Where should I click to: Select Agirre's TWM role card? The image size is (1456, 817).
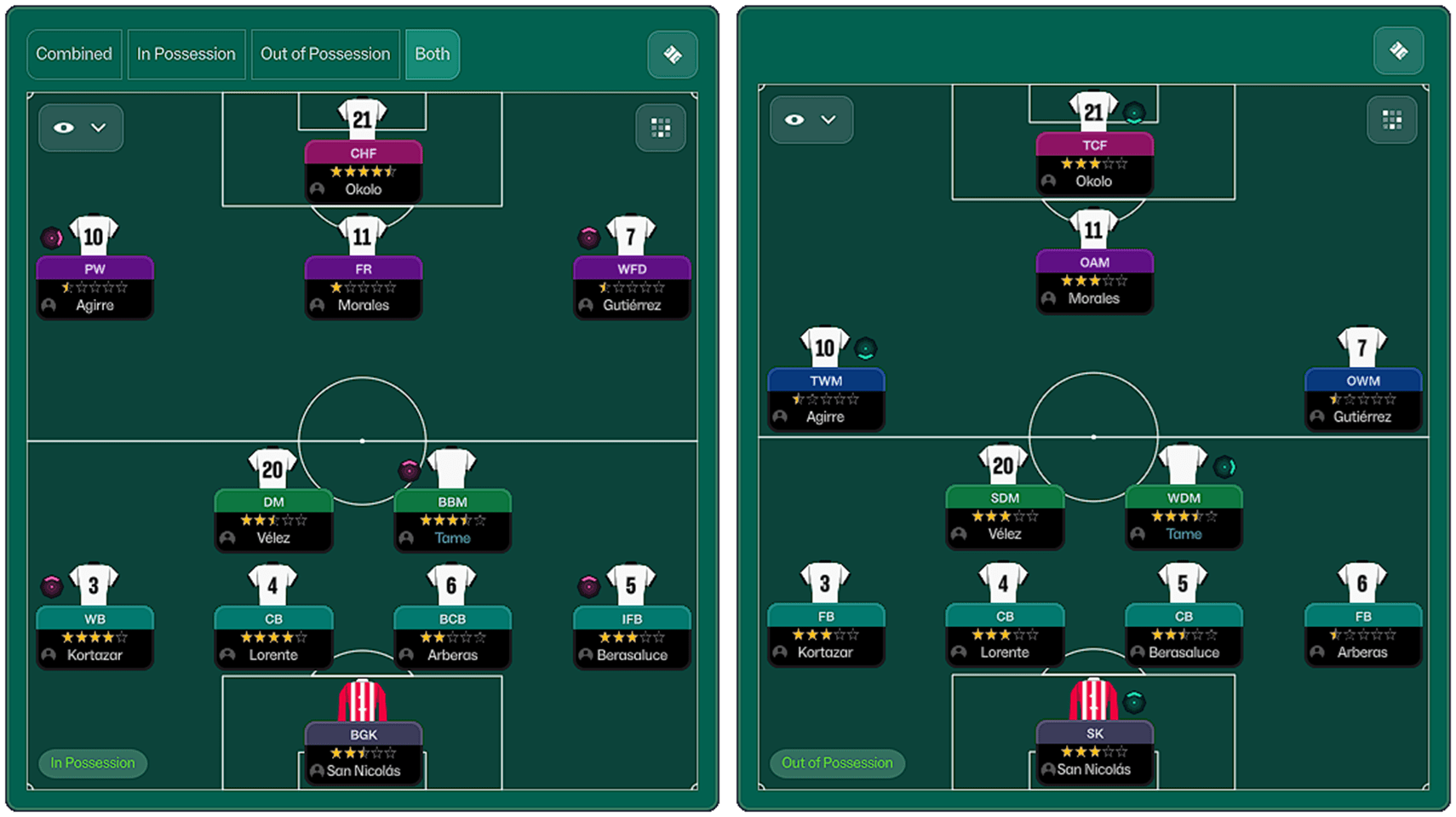click(826, 399)
